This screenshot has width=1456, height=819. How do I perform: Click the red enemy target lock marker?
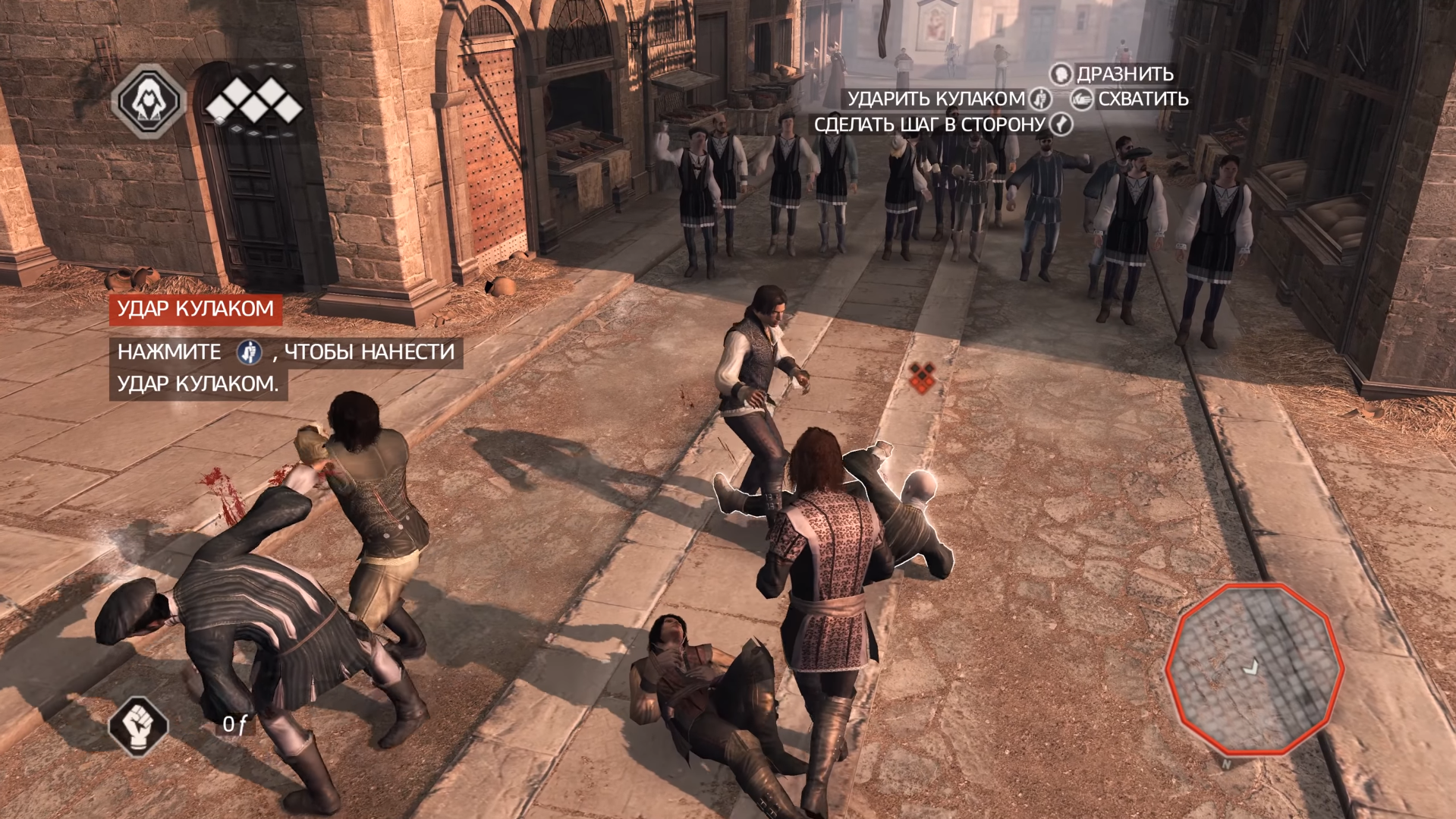[x=921, y=377]
